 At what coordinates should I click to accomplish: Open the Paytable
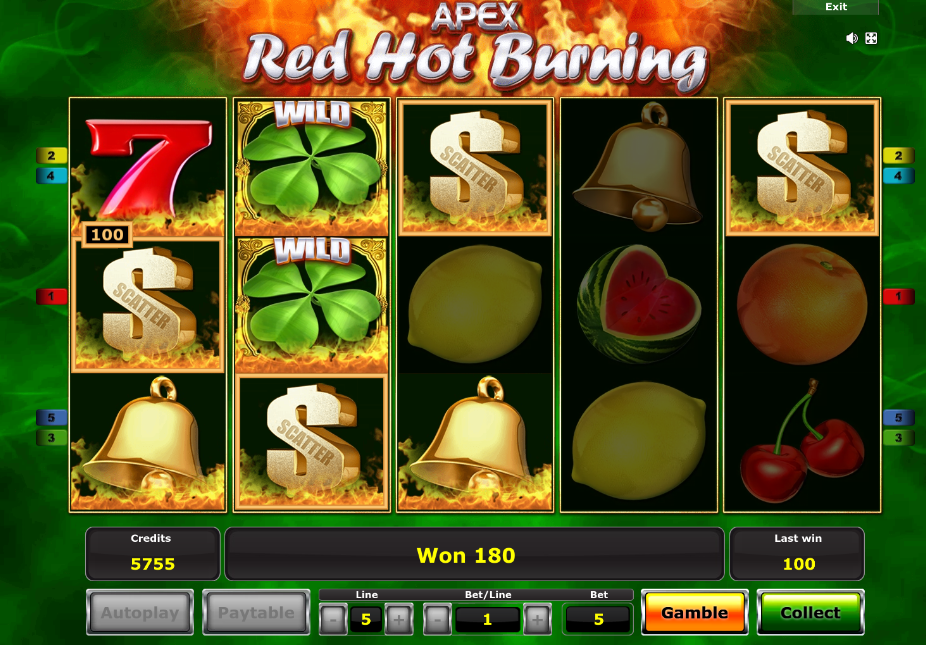[256, 613]
